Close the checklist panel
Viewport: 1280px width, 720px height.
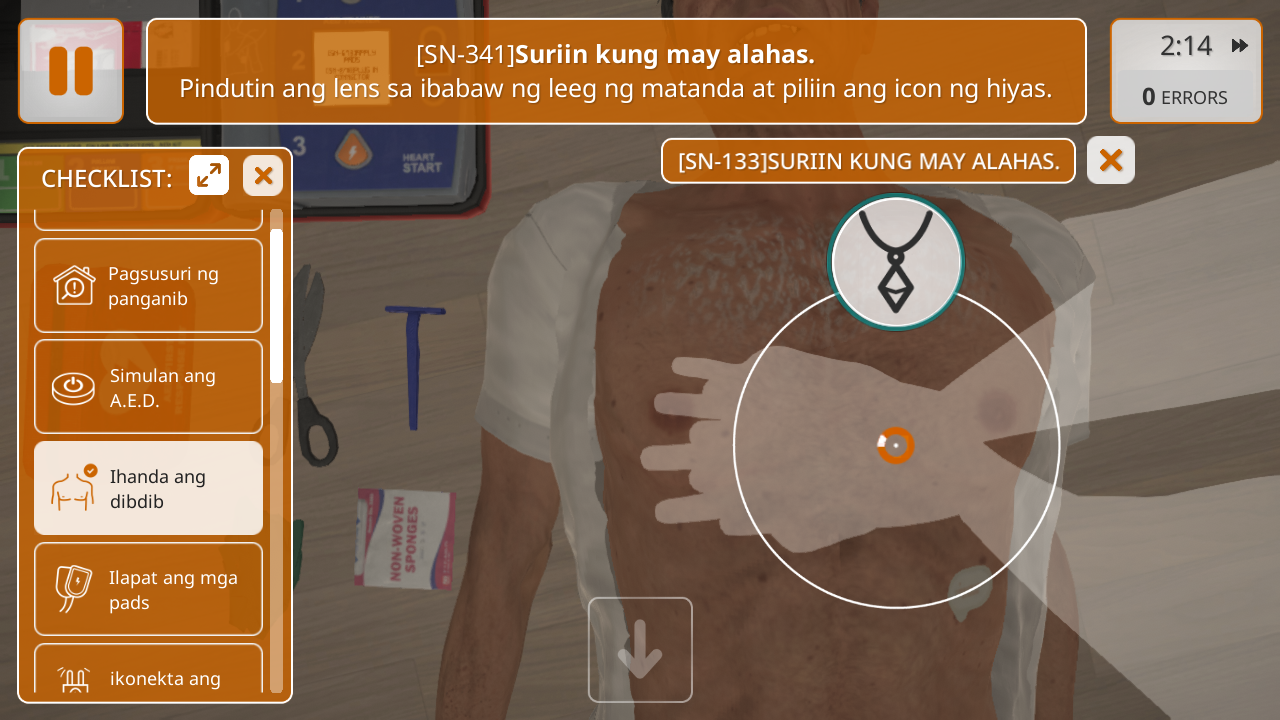click(x=263, y=176)
